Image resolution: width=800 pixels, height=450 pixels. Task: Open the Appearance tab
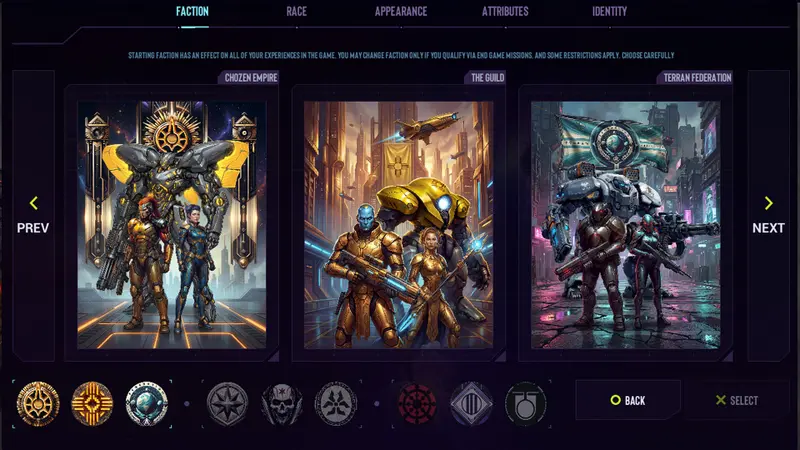[401, 12]
